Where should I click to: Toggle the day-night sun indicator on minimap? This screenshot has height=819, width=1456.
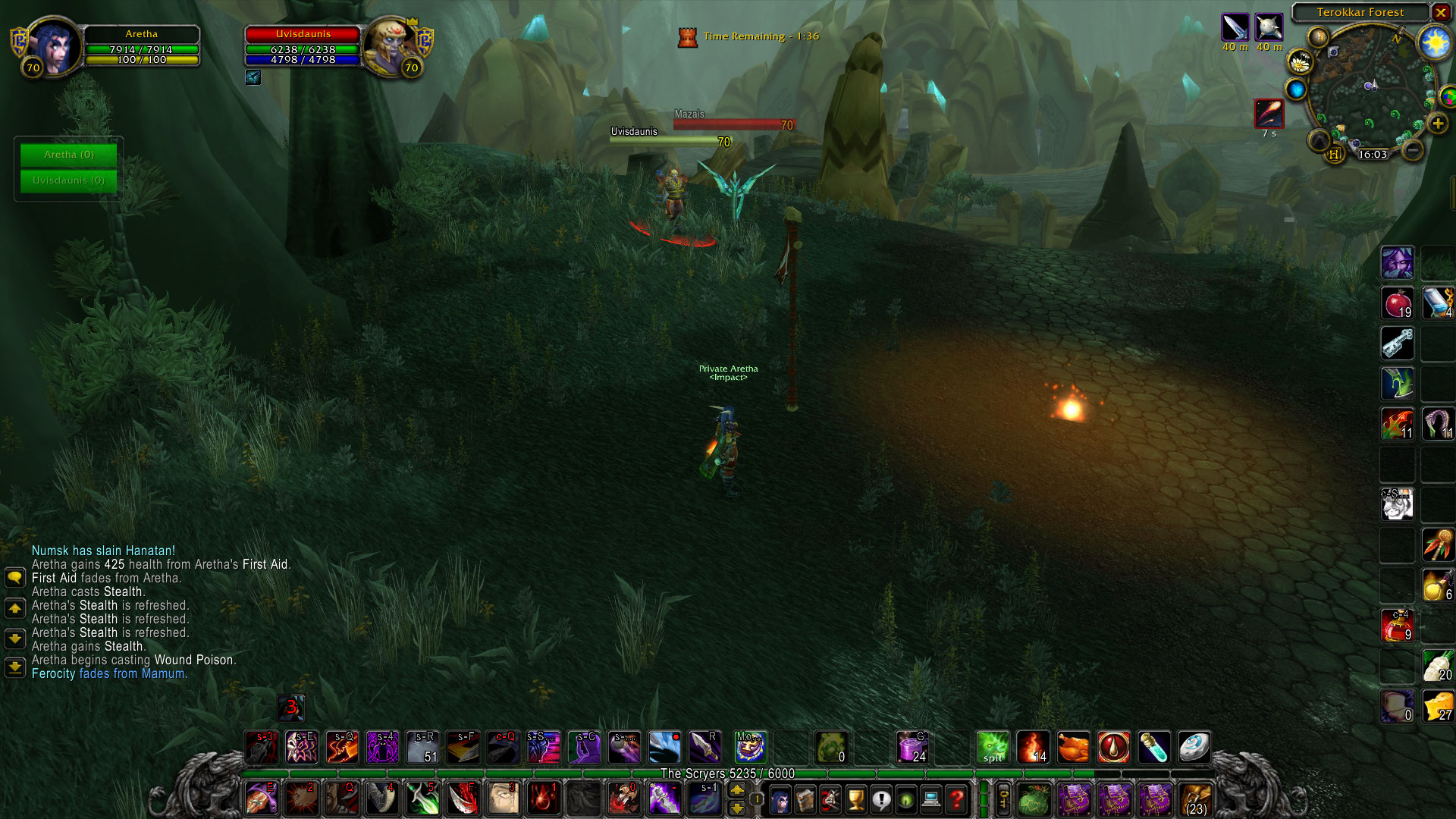coord(1436,42)
